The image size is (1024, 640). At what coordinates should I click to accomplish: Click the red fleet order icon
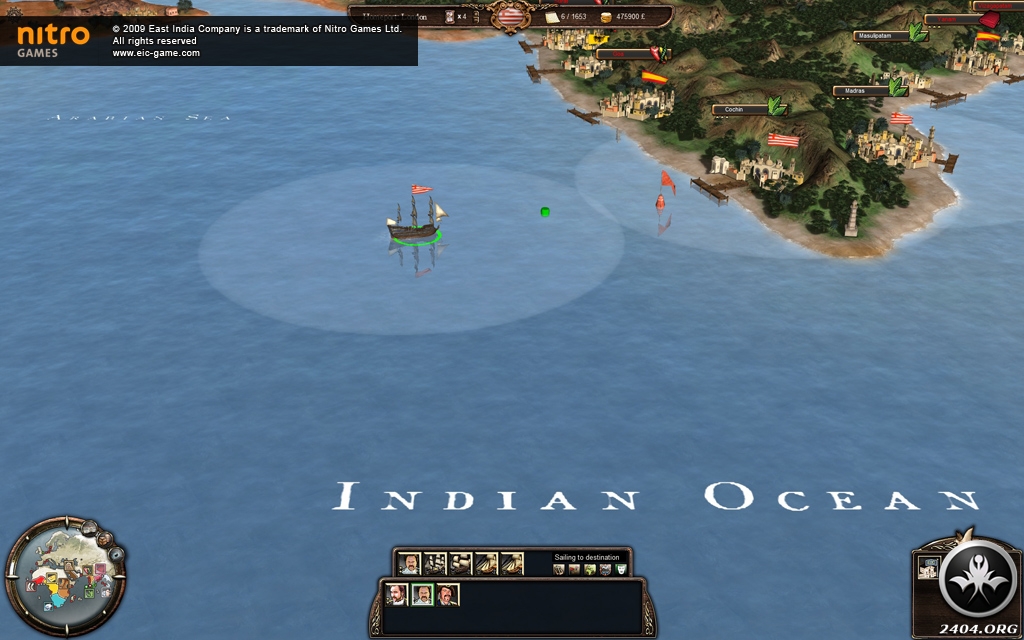tap(575, 570)
